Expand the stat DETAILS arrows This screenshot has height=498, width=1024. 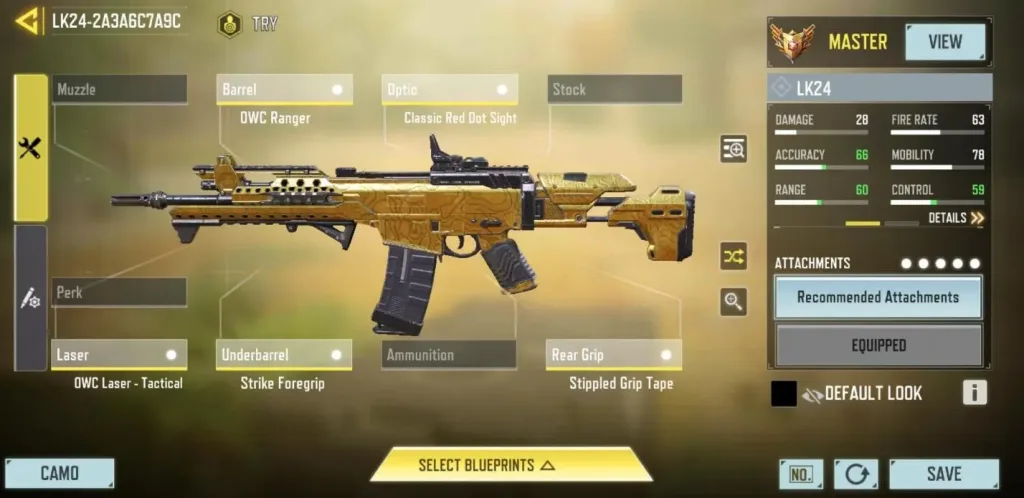tap(956, 218)
